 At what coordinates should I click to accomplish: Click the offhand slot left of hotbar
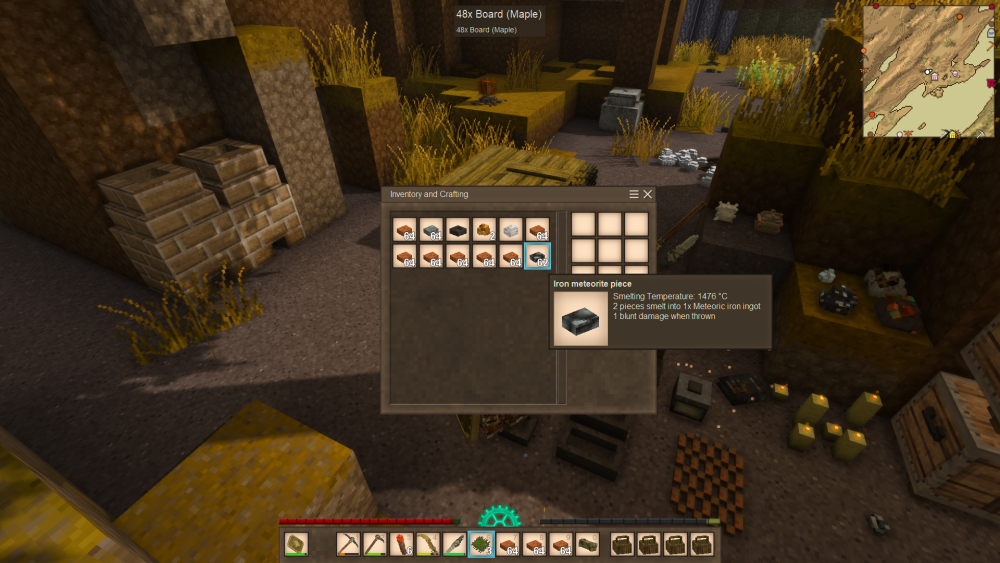296,545
